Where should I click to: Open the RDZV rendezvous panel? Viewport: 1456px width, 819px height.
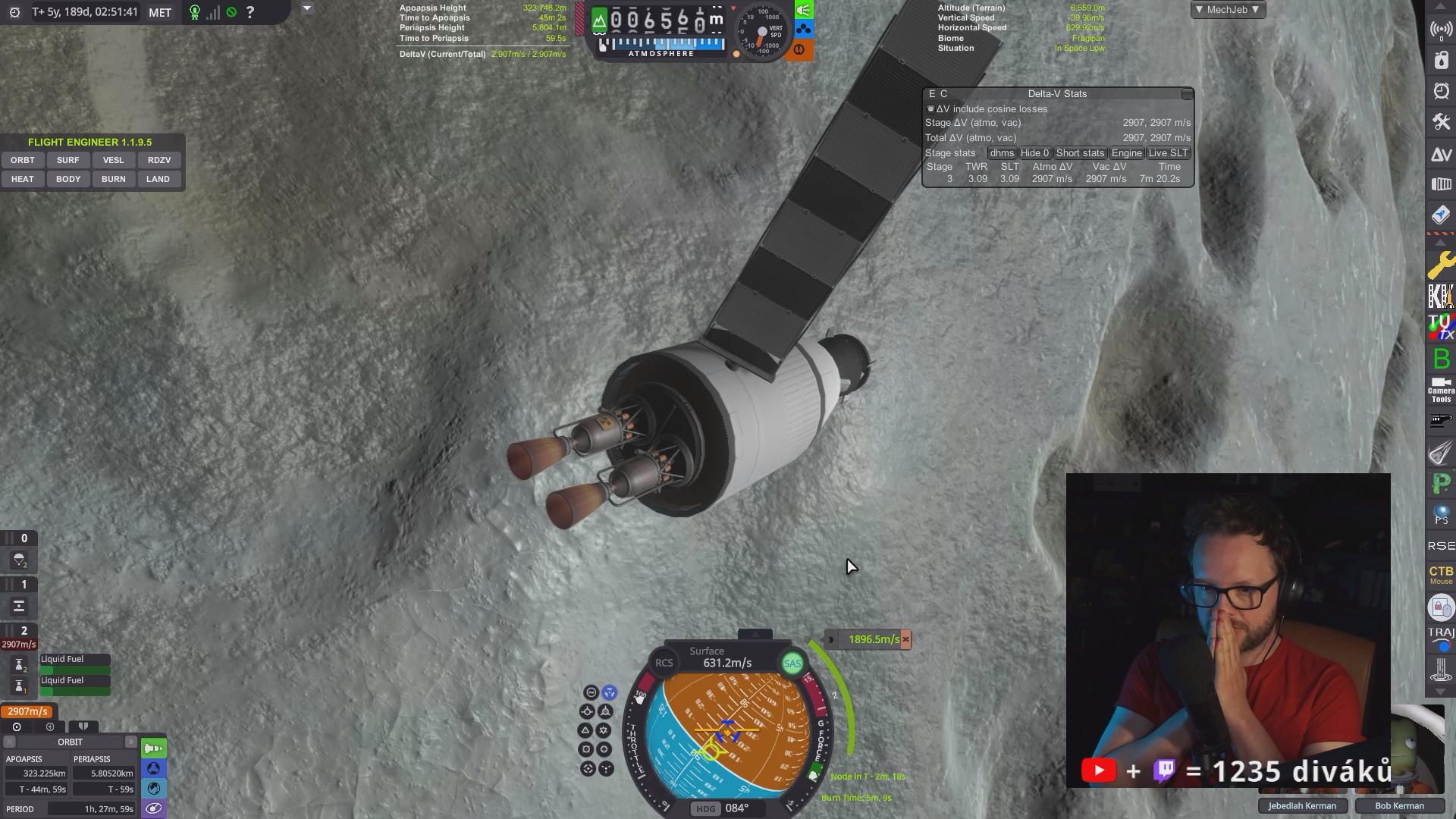[158, 160]
